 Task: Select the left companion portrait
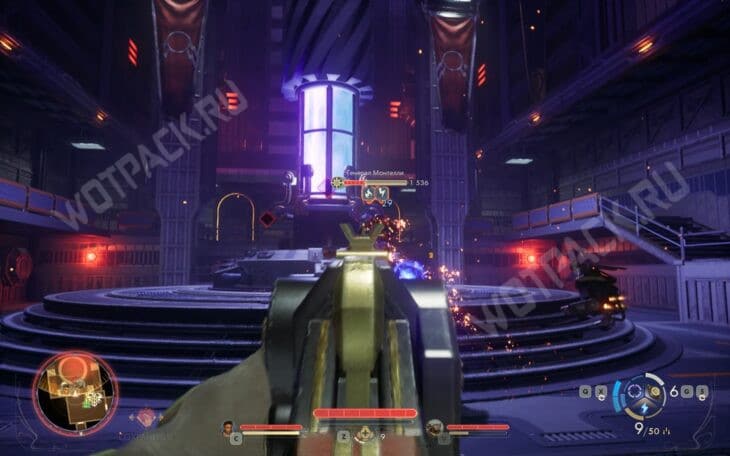click(x=228, y=427)
